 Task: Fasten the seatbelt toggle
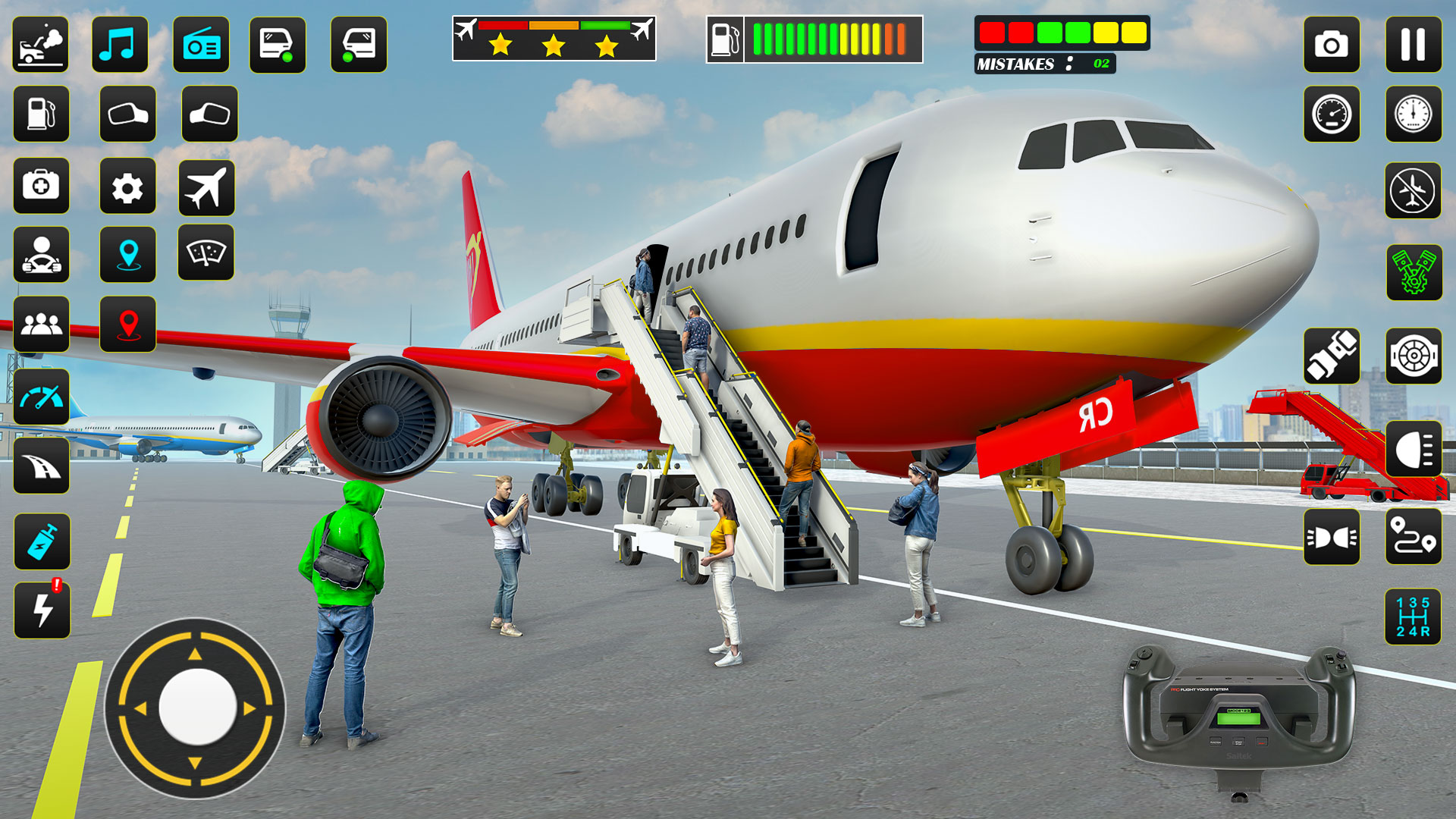(1335, 356)
